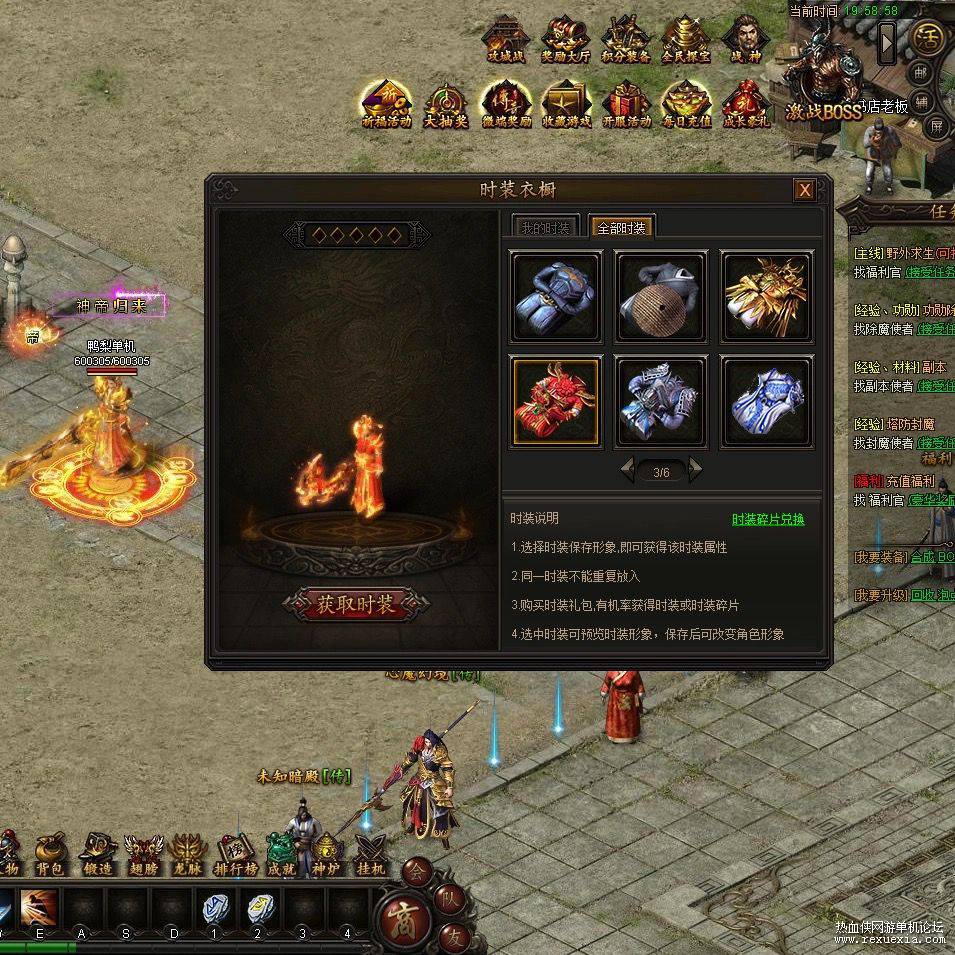Open the 排行榜 ranking board
This screenshot has height=955, width=955.
(236, 855)
